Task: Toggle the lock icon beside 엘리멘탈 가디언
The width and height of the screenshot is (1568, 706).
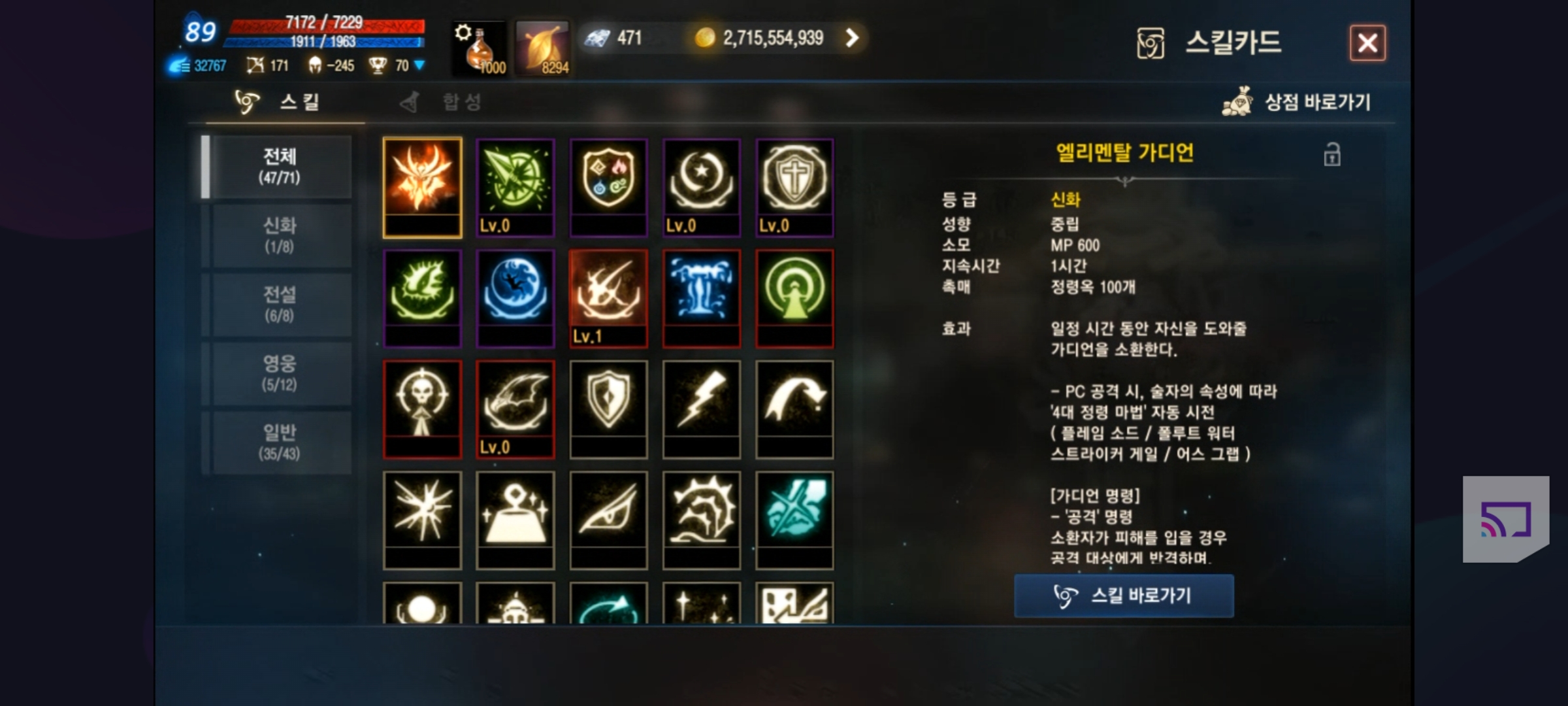Action: coord(1331,155)
